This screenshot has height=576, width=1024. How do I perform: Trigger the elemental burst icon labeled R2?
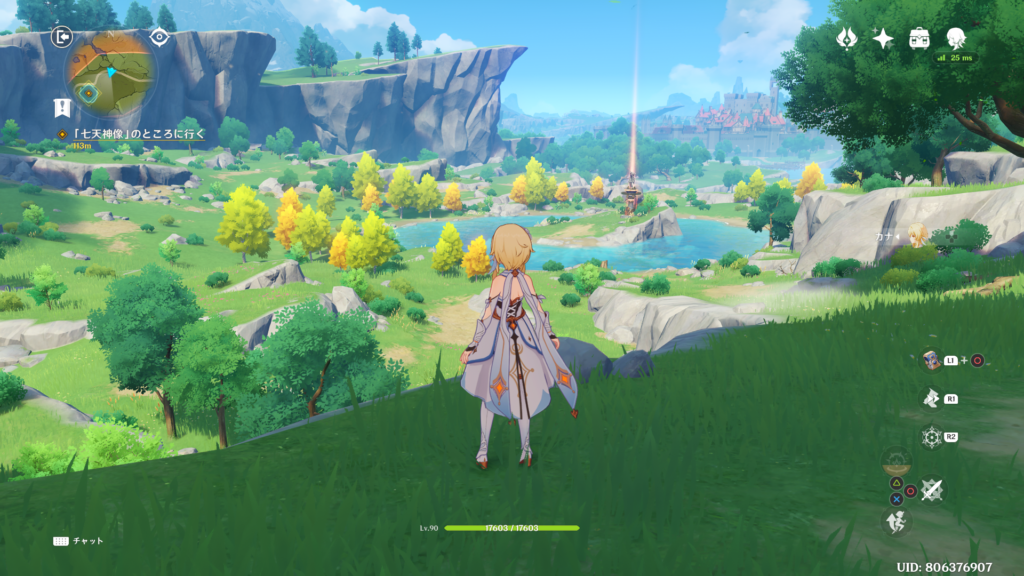point(932,437)
